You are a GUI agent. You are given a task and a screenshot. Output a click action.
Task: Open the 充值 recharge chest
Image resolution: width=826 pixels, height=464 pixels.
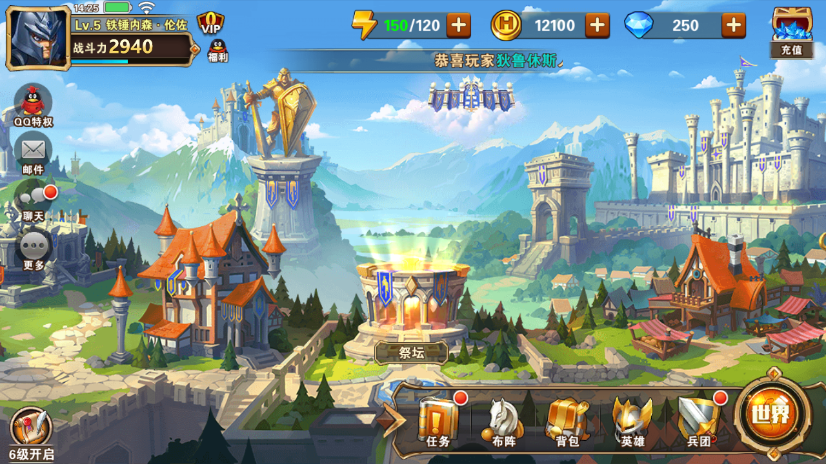tap(791, 32)
